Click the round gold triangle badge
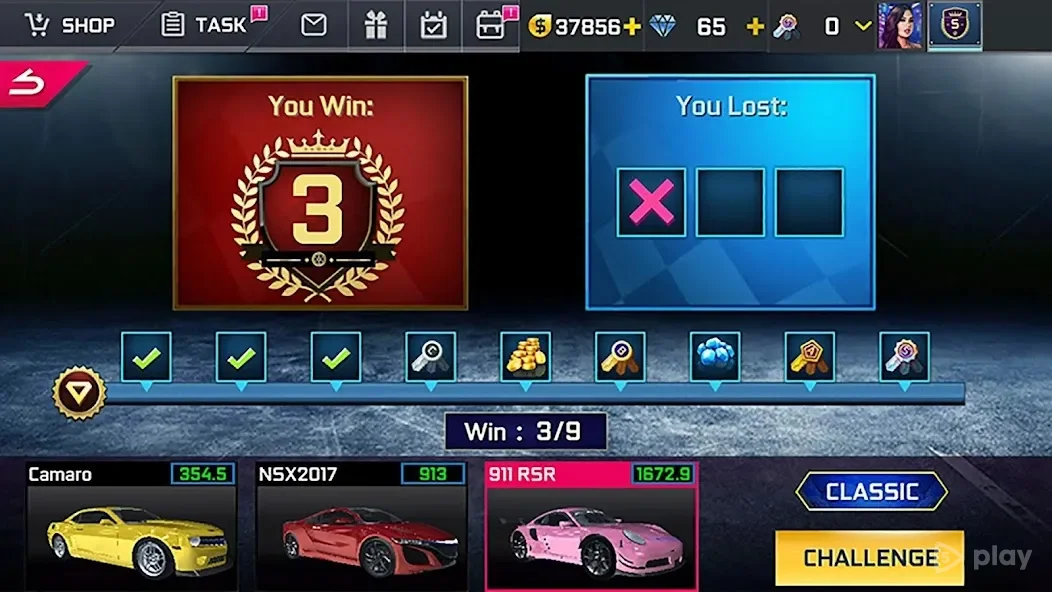Screen dimensions: 1052x592 tap(78, 393)
